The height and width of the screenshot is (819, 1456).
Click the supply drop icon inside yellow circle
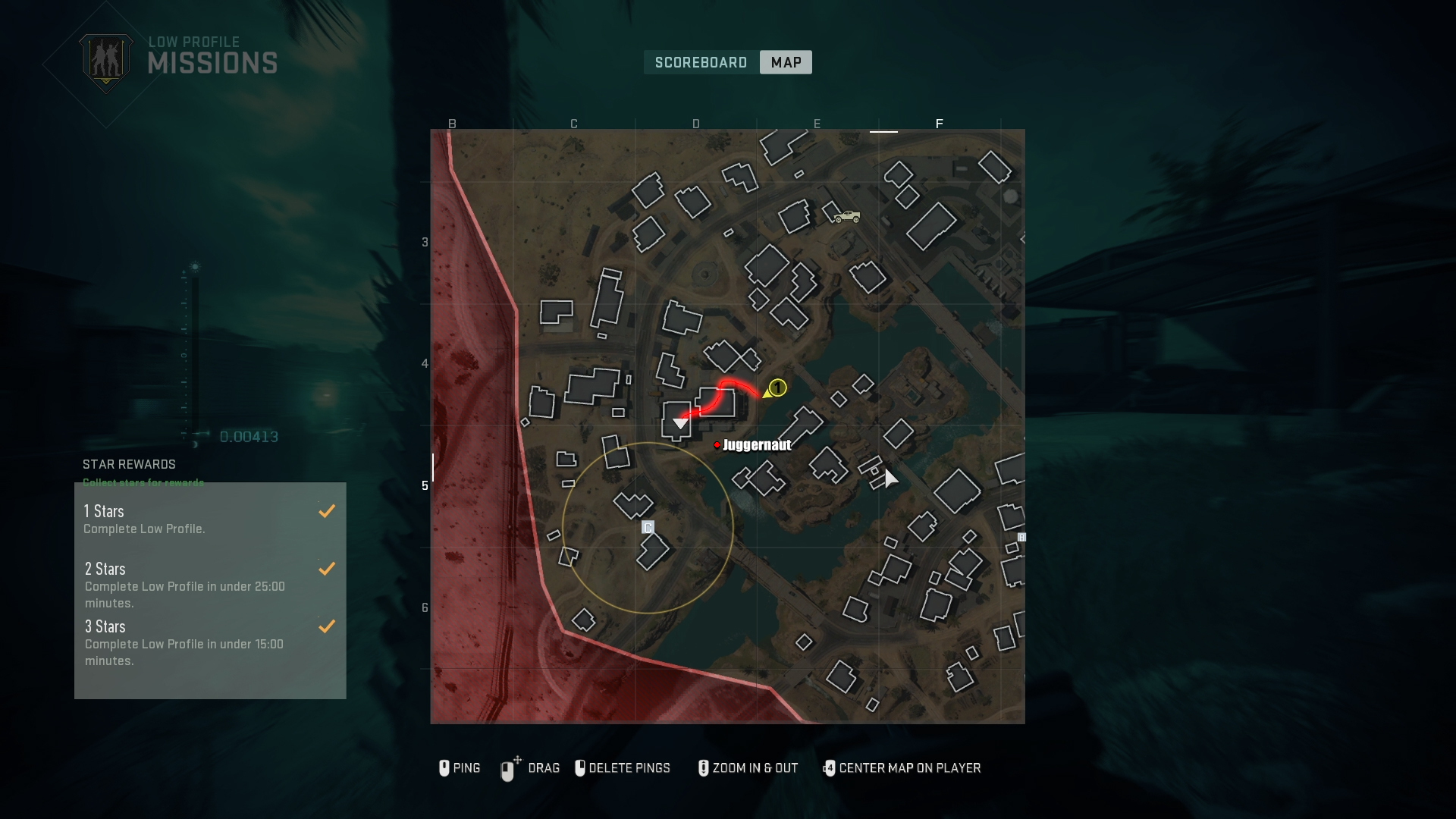(647, 528)
